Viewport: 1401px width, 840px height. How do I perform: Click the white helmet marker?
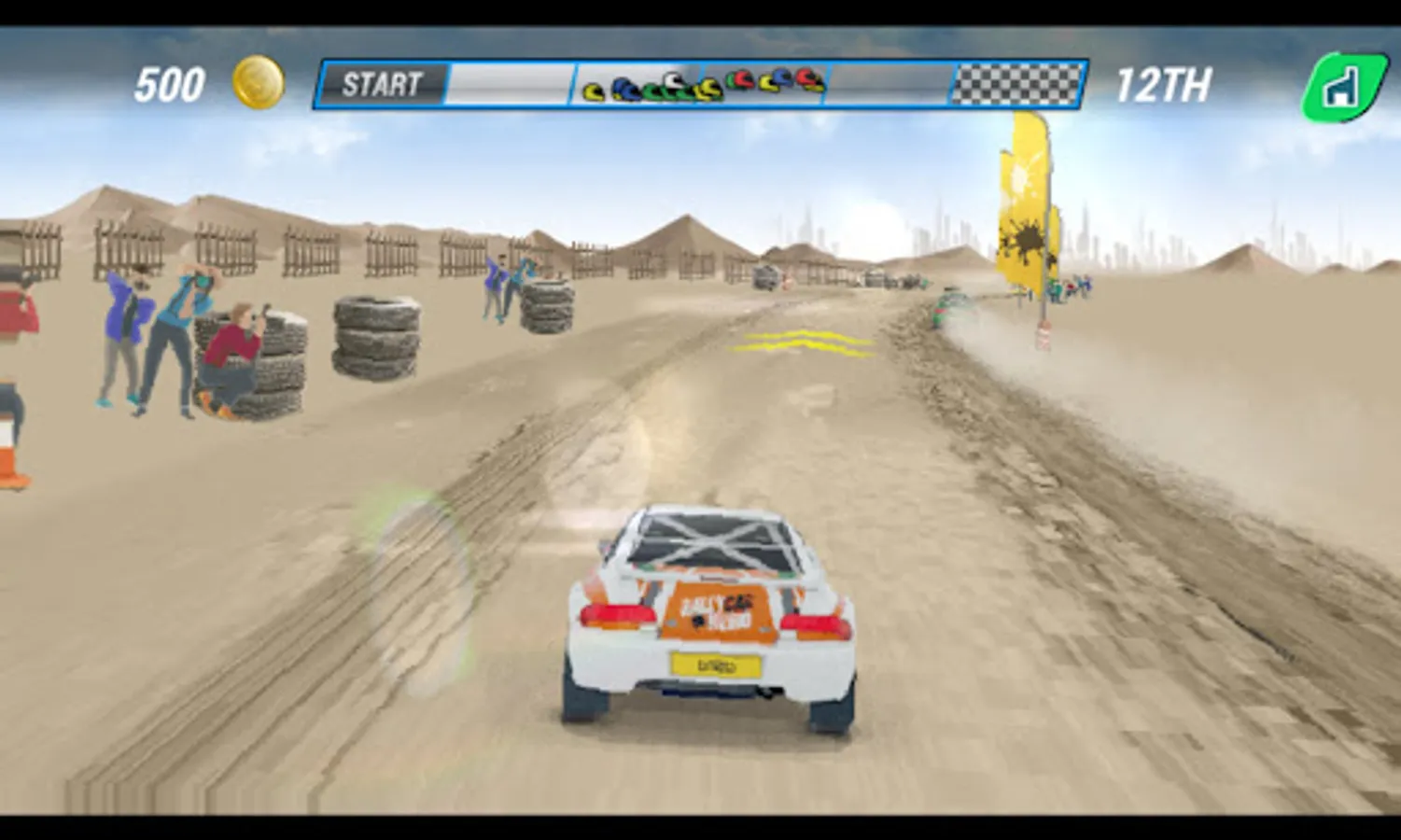point(672,82)
